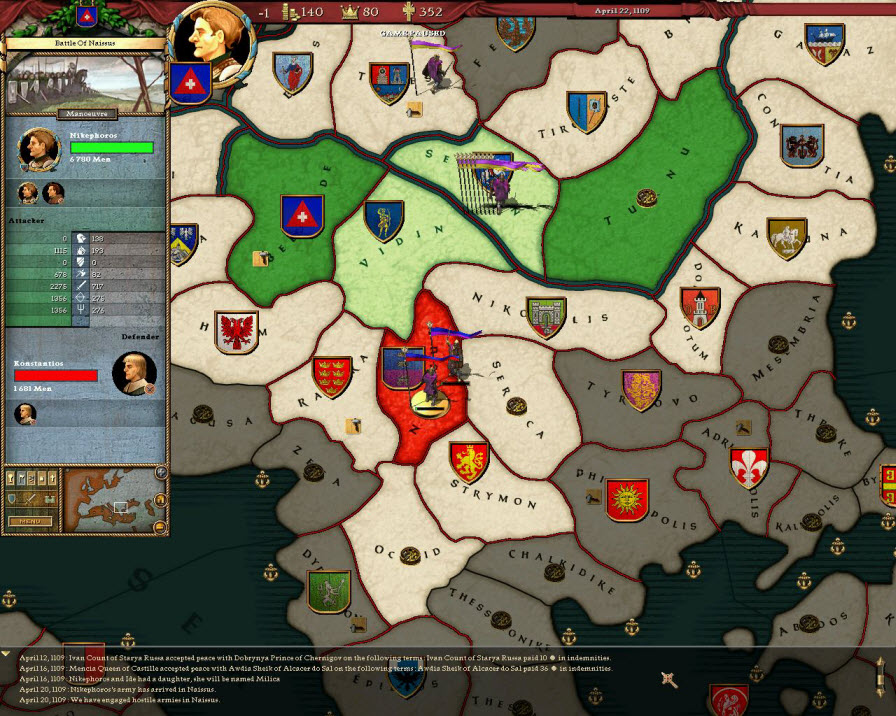Switch to shield map mode icon
Viewport: 896px width, 716px height.
click(14, 497)
